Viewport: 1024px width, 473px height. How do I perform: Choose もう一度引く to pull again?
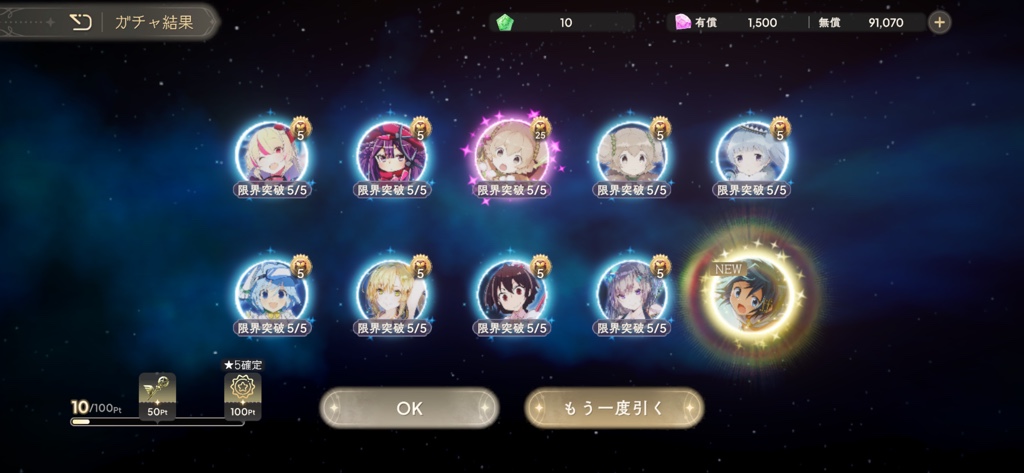[x=614, y=408]
